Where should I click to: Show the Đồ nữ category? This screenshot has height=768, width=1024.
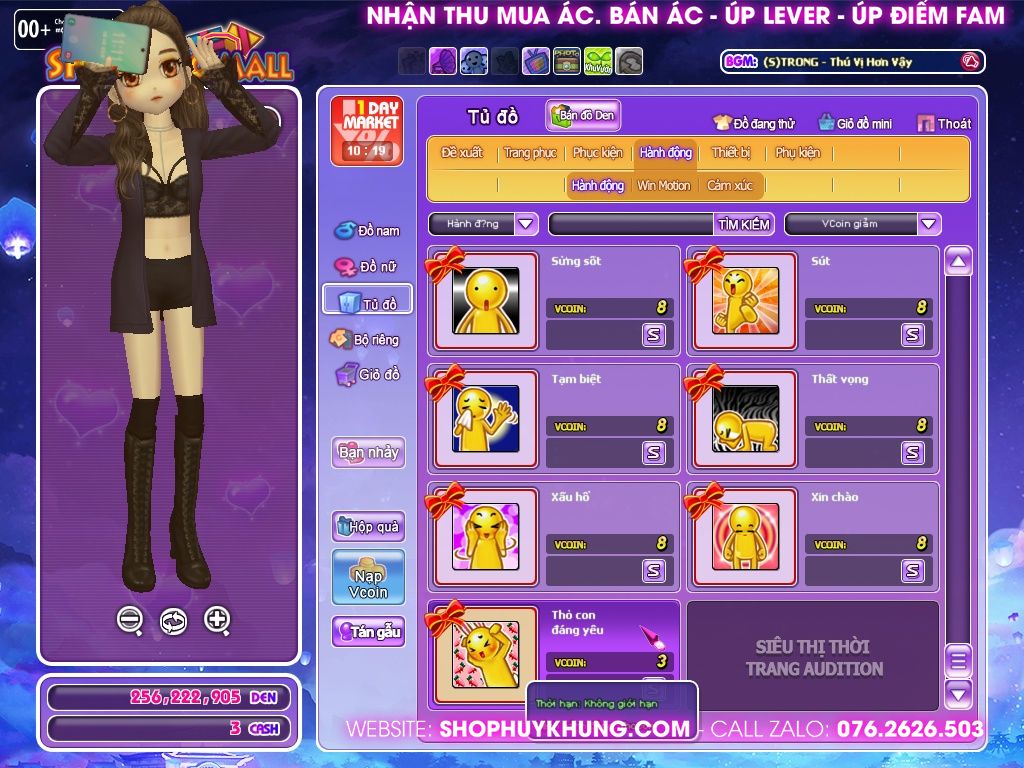tap(366, 267)
